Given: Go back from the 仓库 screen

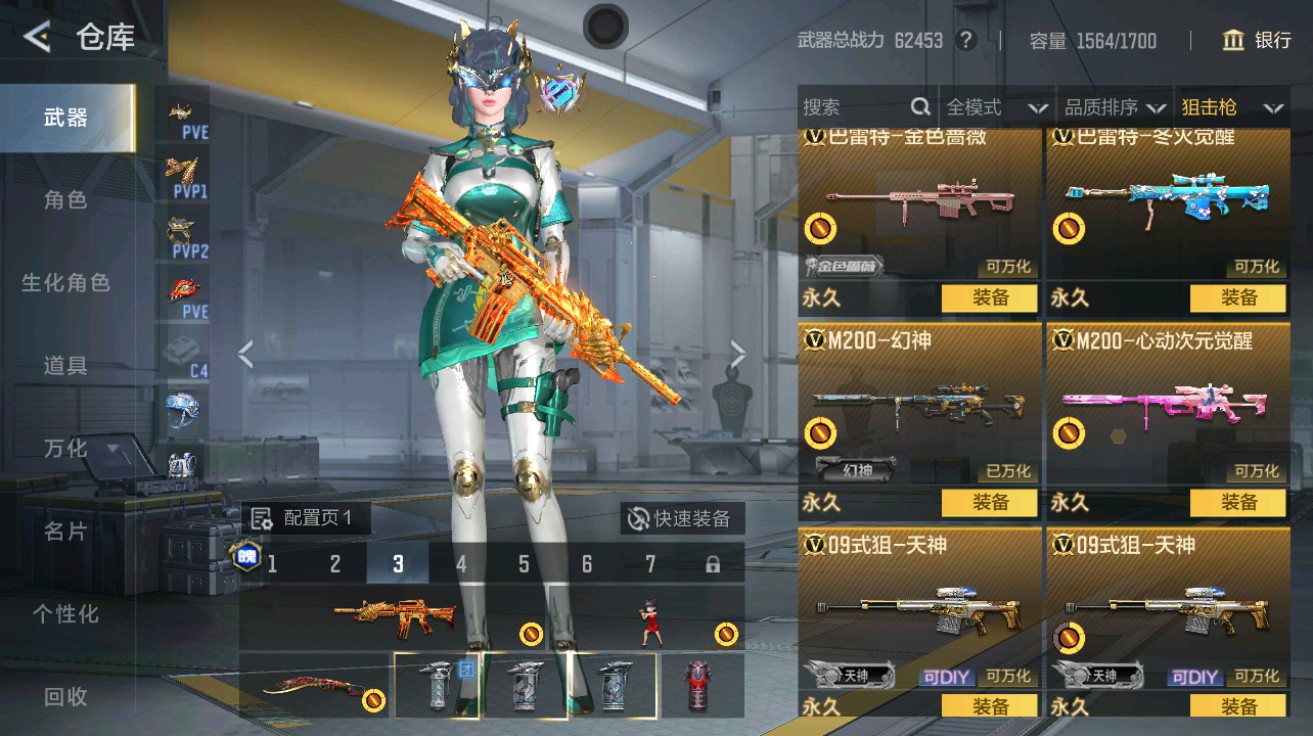Looking at the screenshot, I should pos(37,38).
